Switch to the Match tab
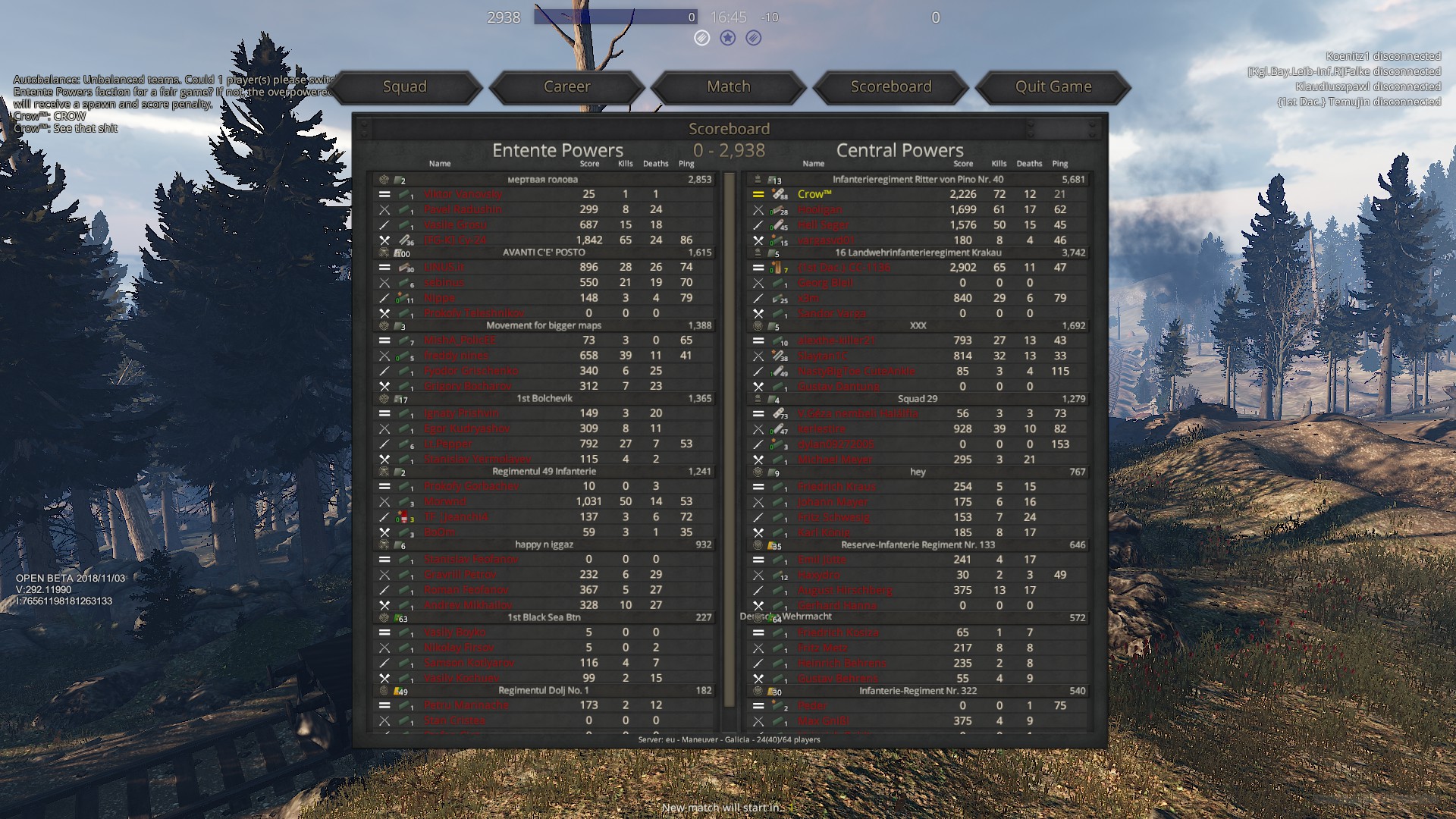 coord(728,86)
